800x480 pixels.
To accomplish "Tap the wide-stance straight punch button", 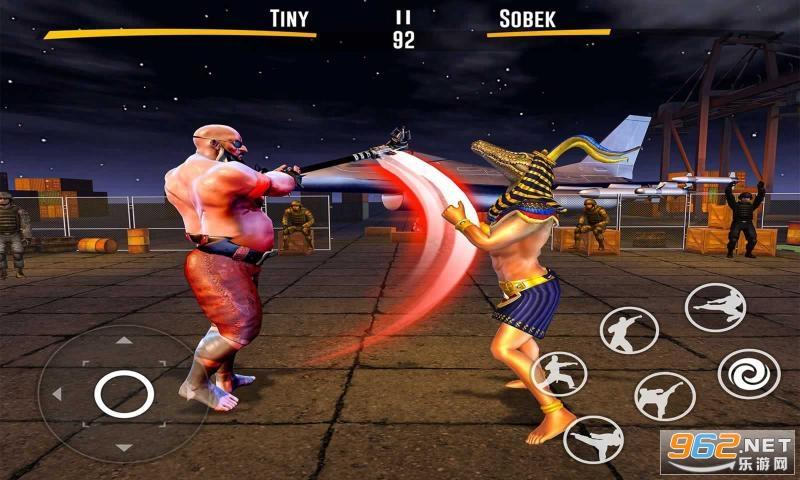I will [558, 373].
